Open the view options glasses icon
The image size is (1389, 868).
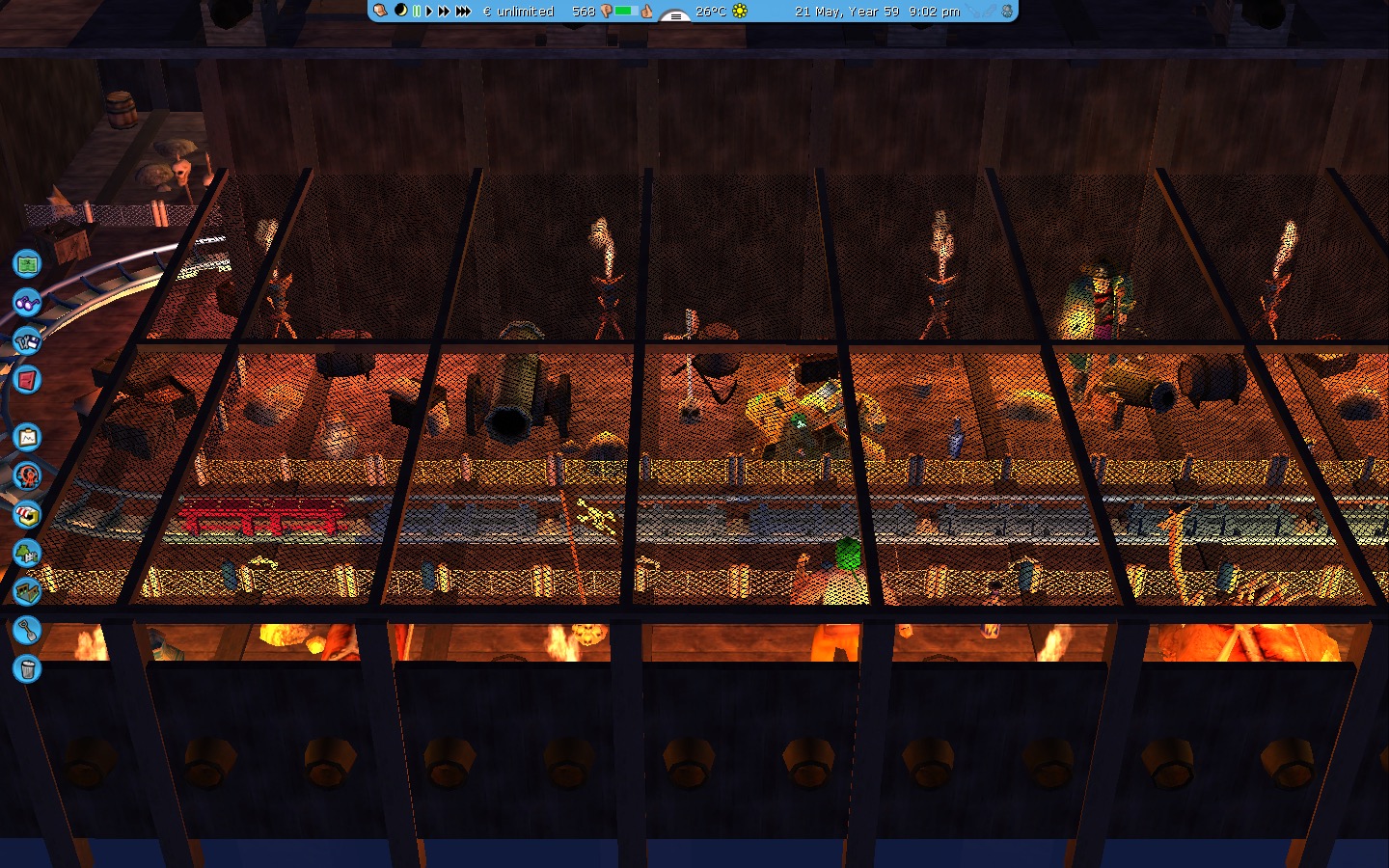pyautogui.click(x=27, y=302)
